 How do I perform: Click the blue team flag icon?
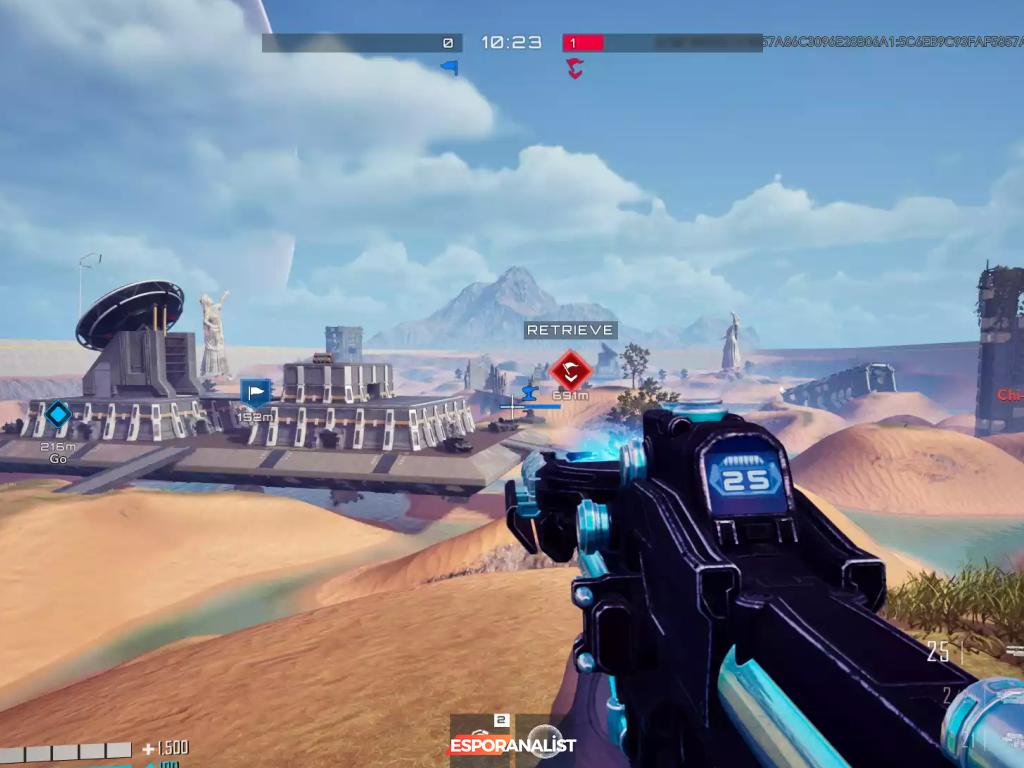click(450, 68)
